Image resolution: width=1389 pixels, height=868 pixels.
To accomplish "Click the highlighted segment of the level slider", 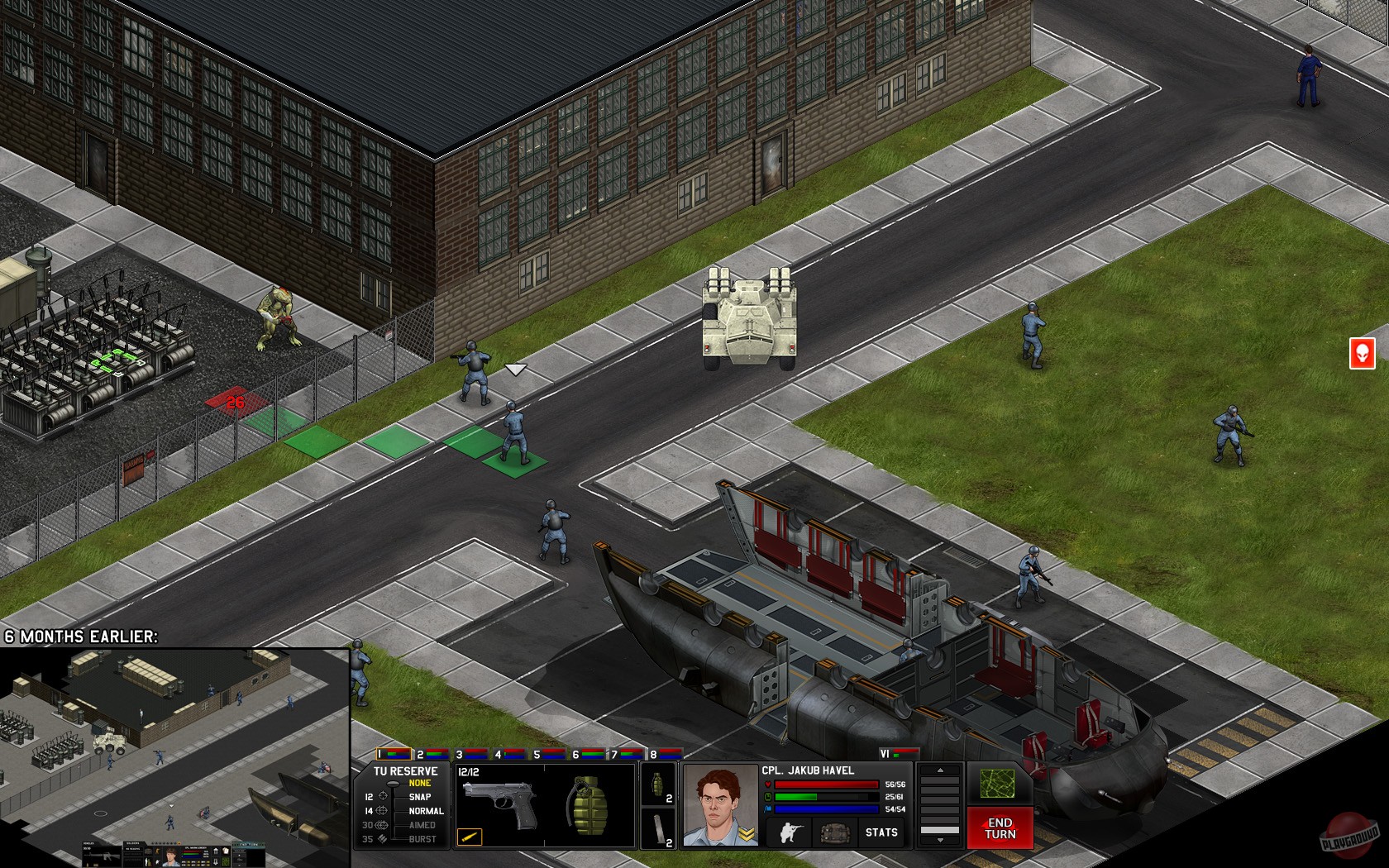I will [939, 831].
